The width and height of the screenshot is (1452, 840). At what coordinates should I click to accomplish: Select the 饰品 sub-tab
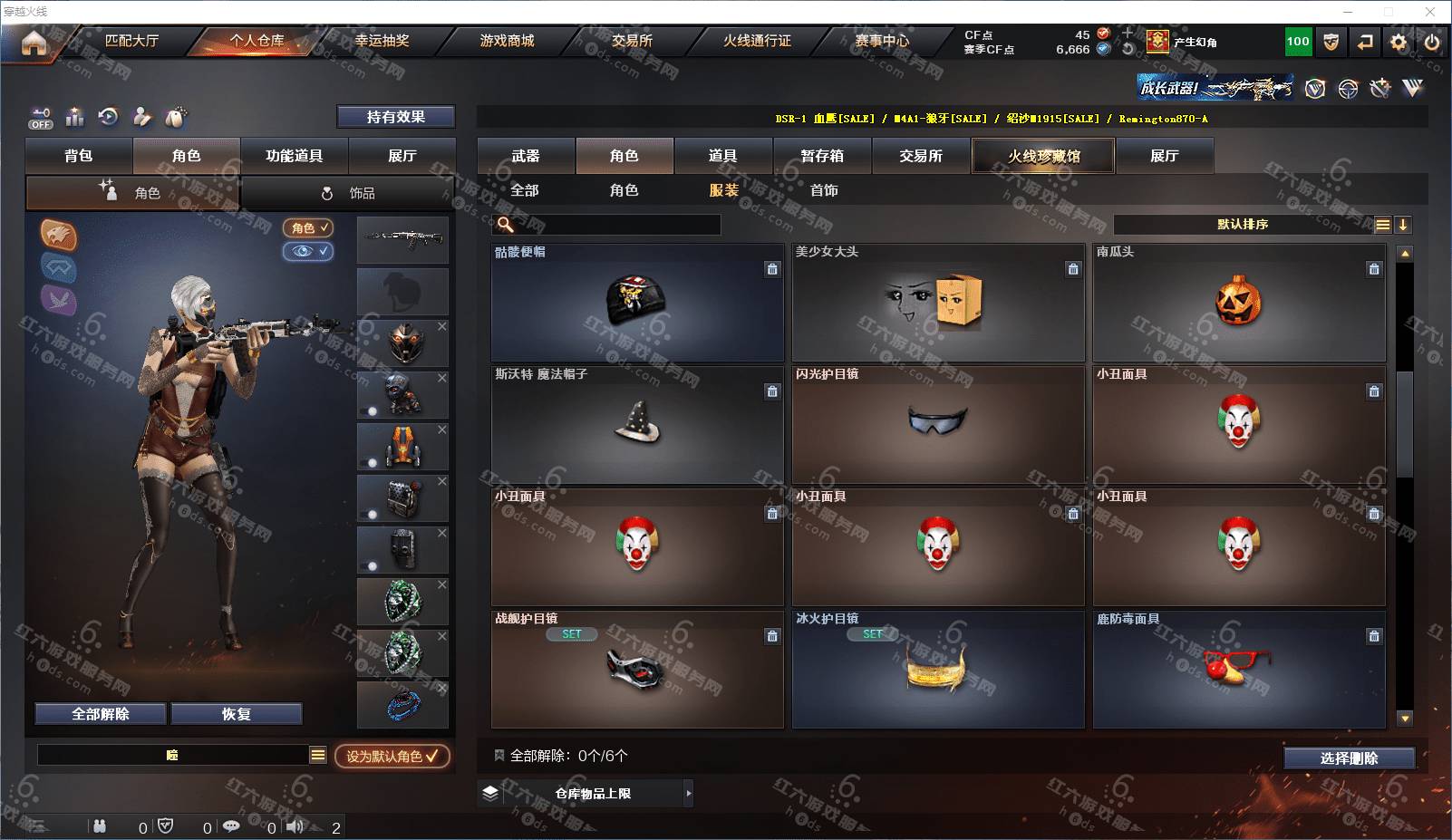pos(349,193)
